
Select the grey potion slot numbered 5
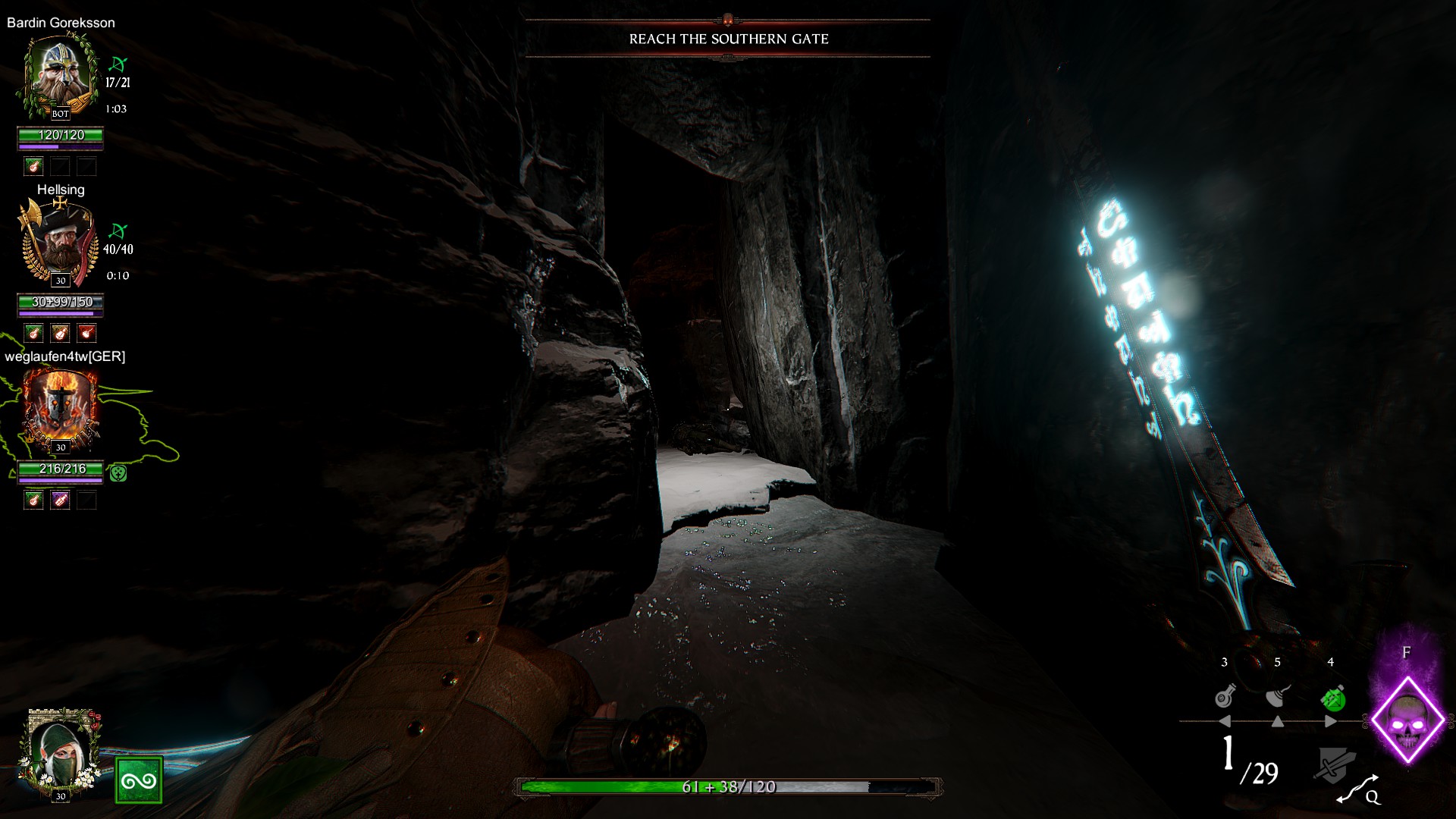[1278, 696]
